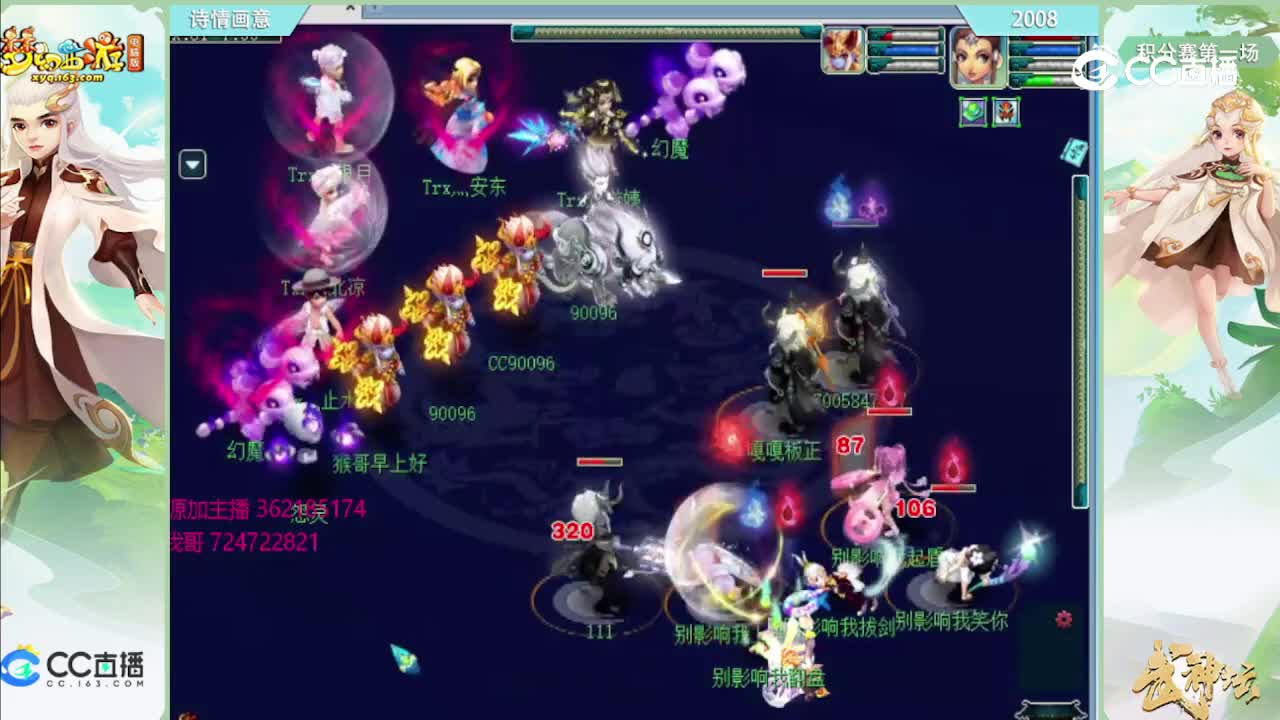
Task: Collapse the chat panel with the teal arrow button
Action: click(x=191, y=164)
